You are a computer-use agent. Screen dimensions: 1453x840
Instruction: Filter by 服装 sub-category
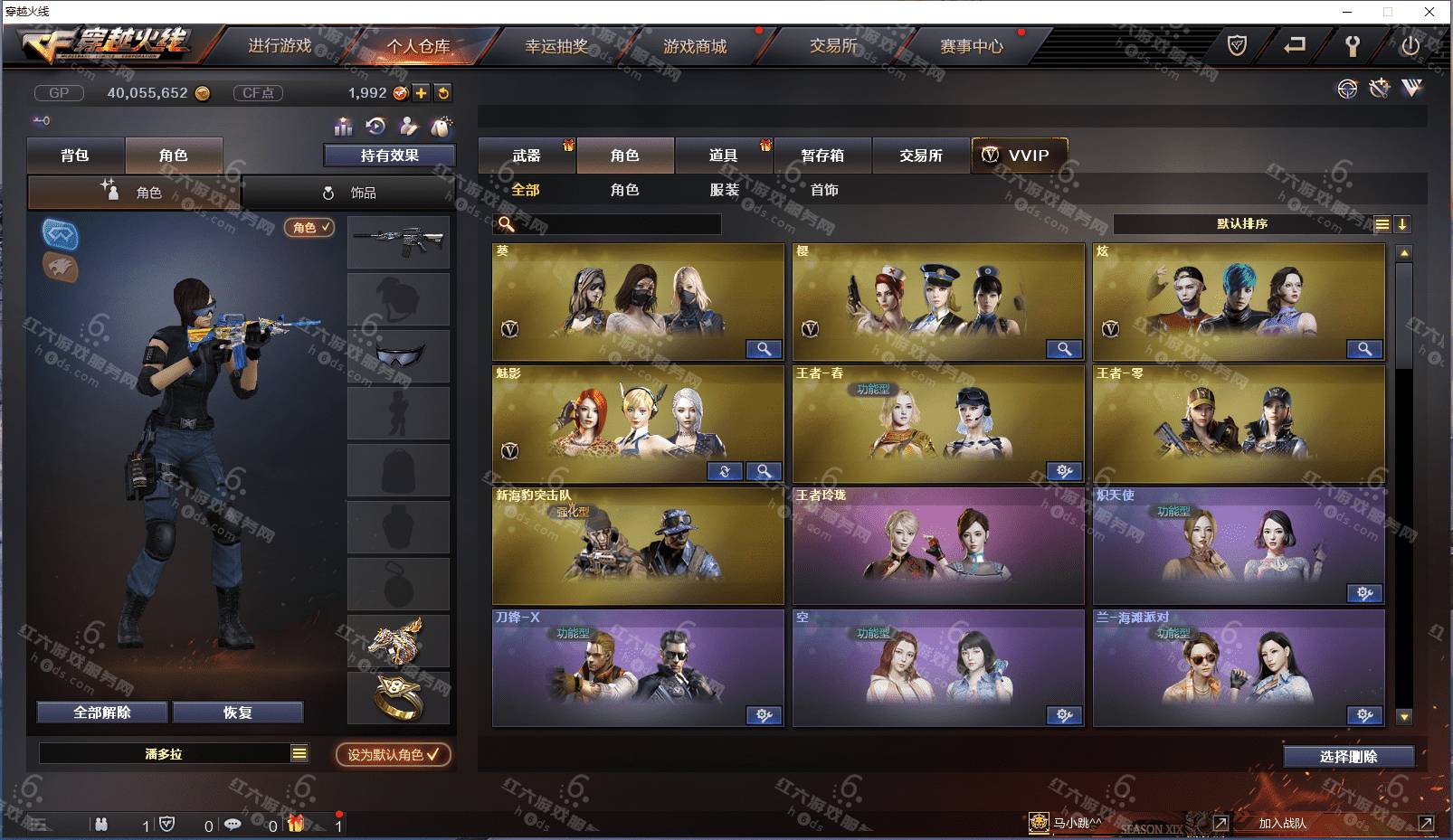click(725, 190)
